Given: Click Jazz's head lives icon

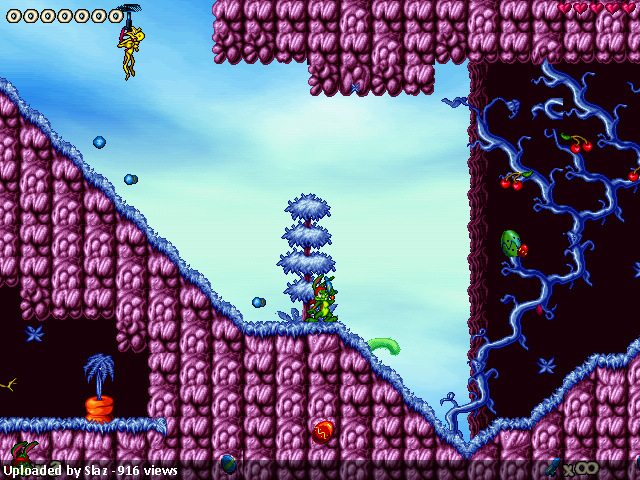Looking at the screenshot, I should coord(24,451).
